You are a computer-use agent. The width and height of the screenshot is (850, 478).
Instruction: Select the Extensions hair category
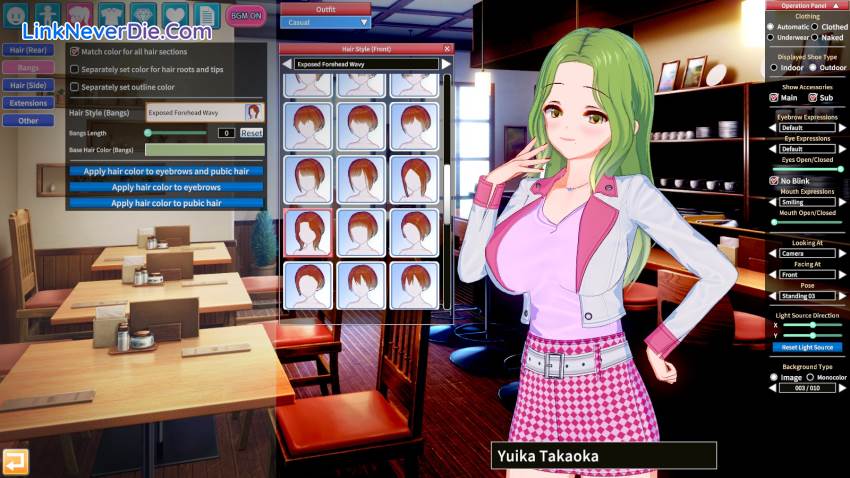(x=28, y=103)
